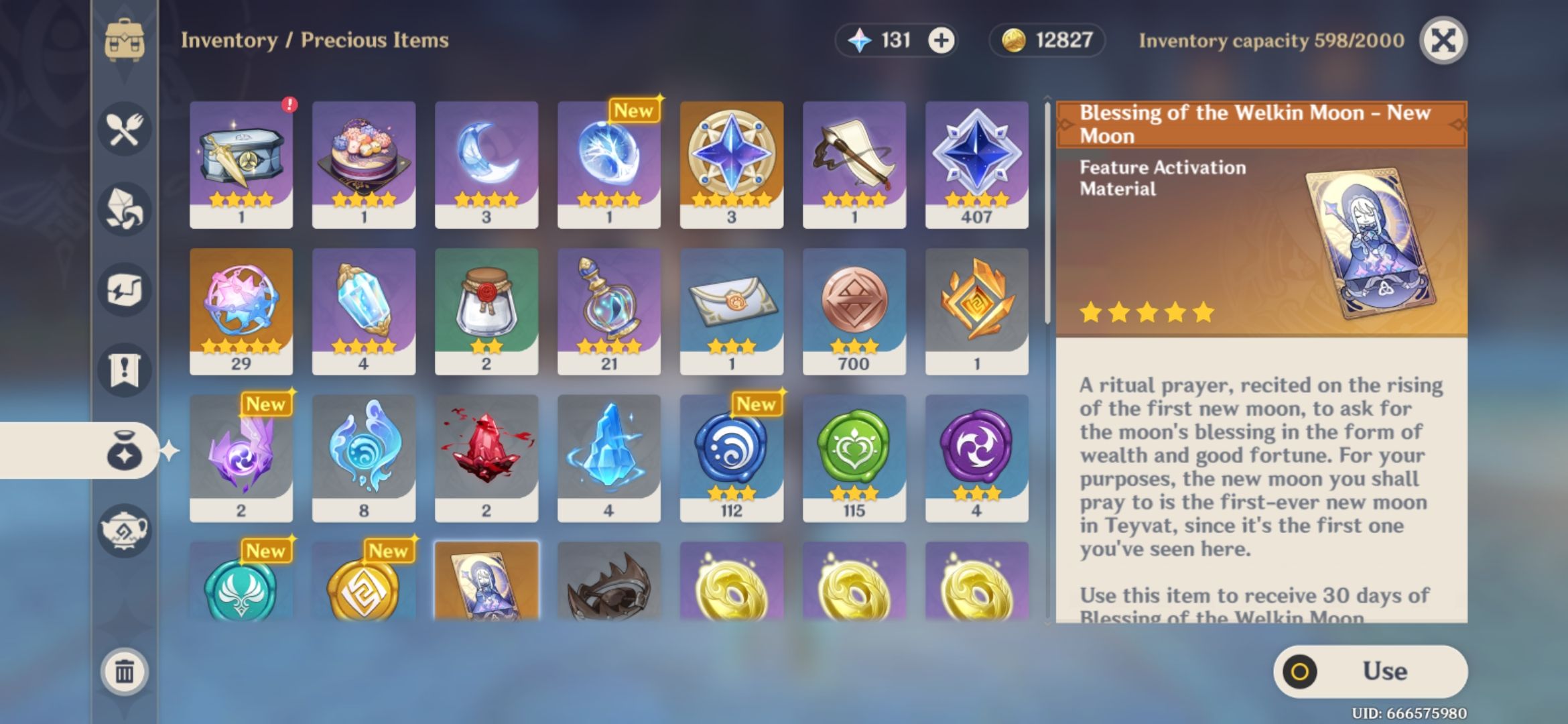Open the gadgets category icon
This screenshot has height=724, width=1568.
(x=124, y=290)
